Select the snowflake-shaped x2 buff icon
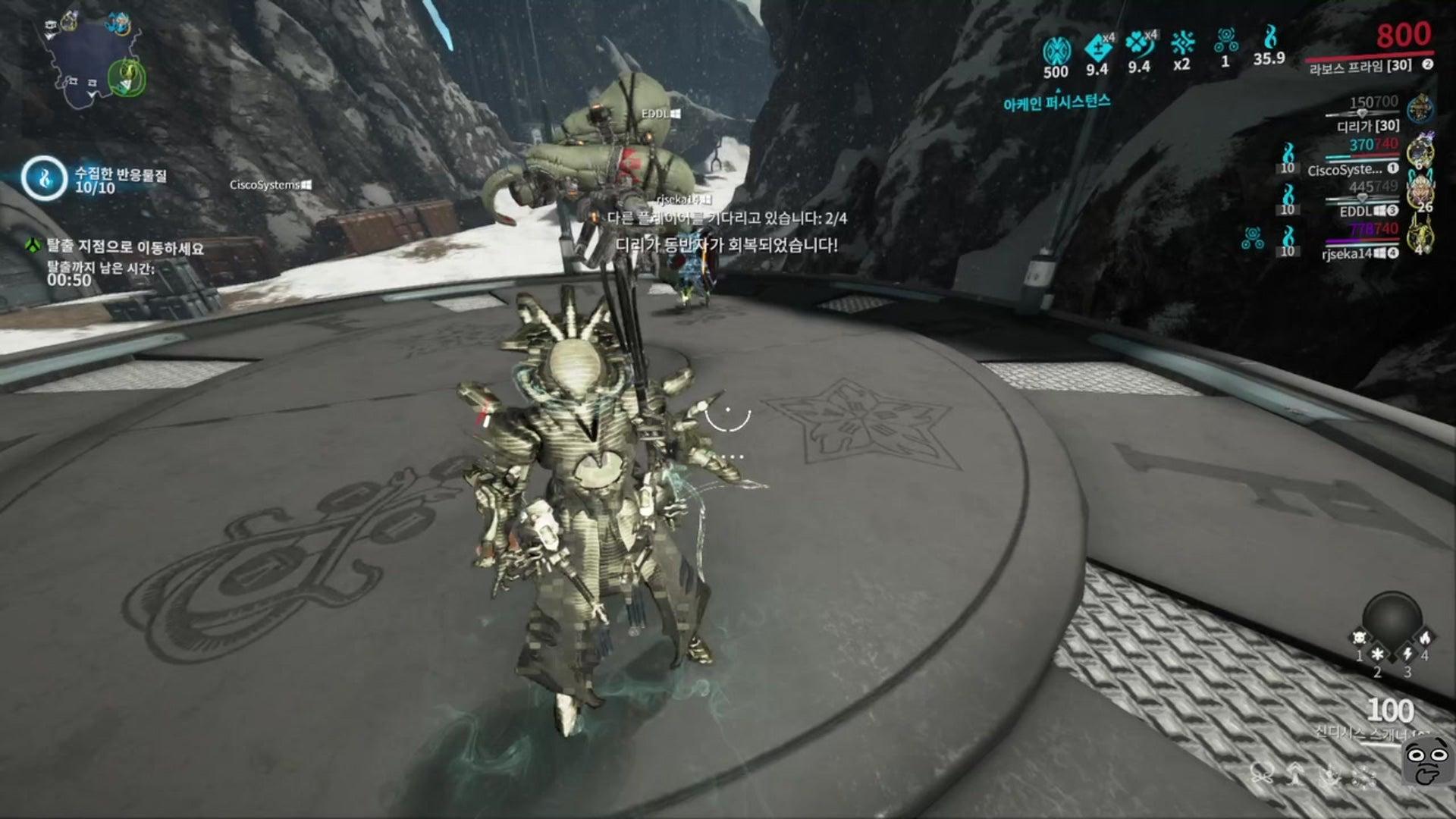This screenshot has width=1456, height=819. pyautogui.click(x=1182, y=42)
